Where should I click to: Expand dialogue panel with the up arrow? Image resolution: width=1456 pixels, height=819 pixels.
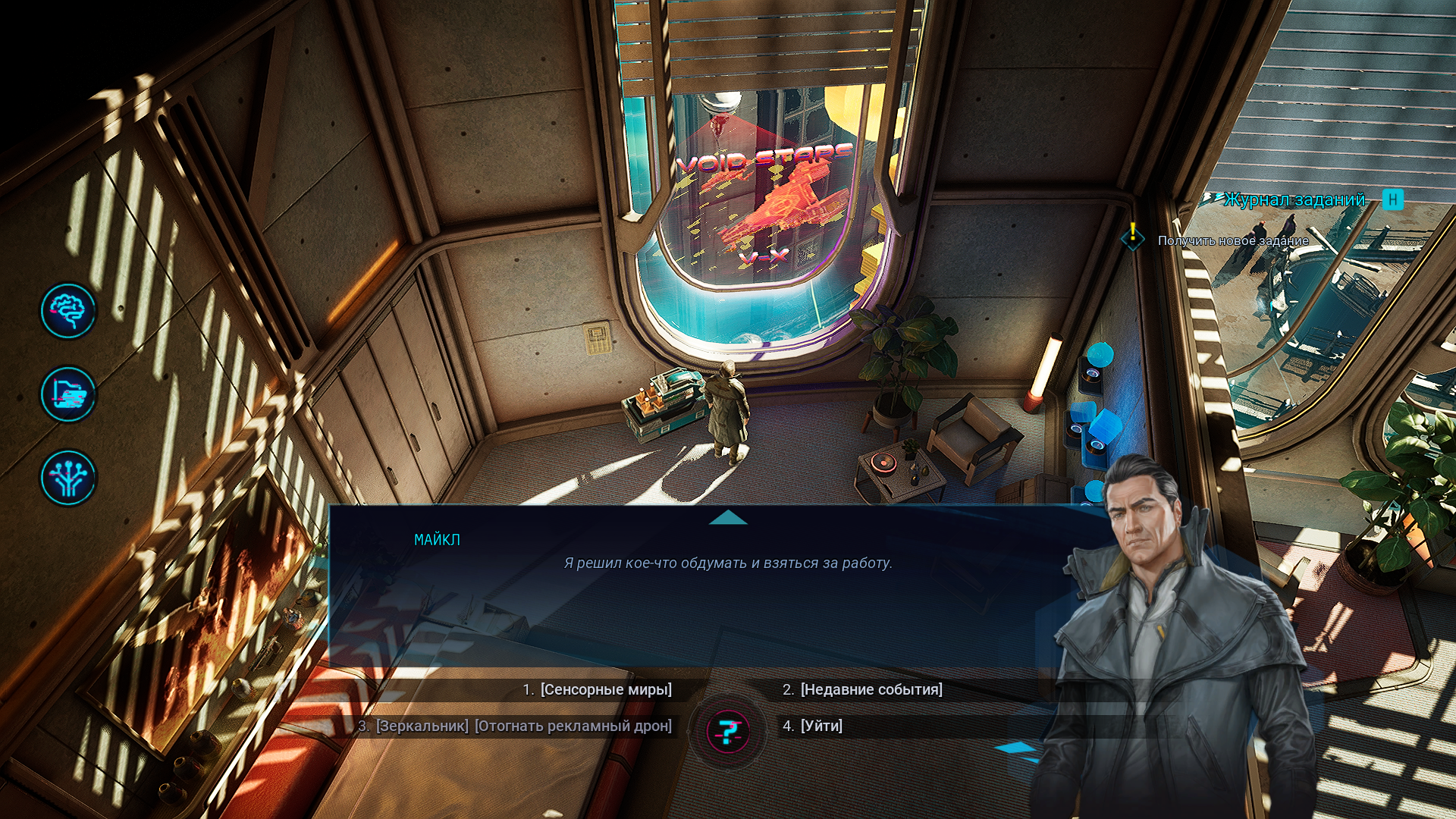(x=728, y=518)
